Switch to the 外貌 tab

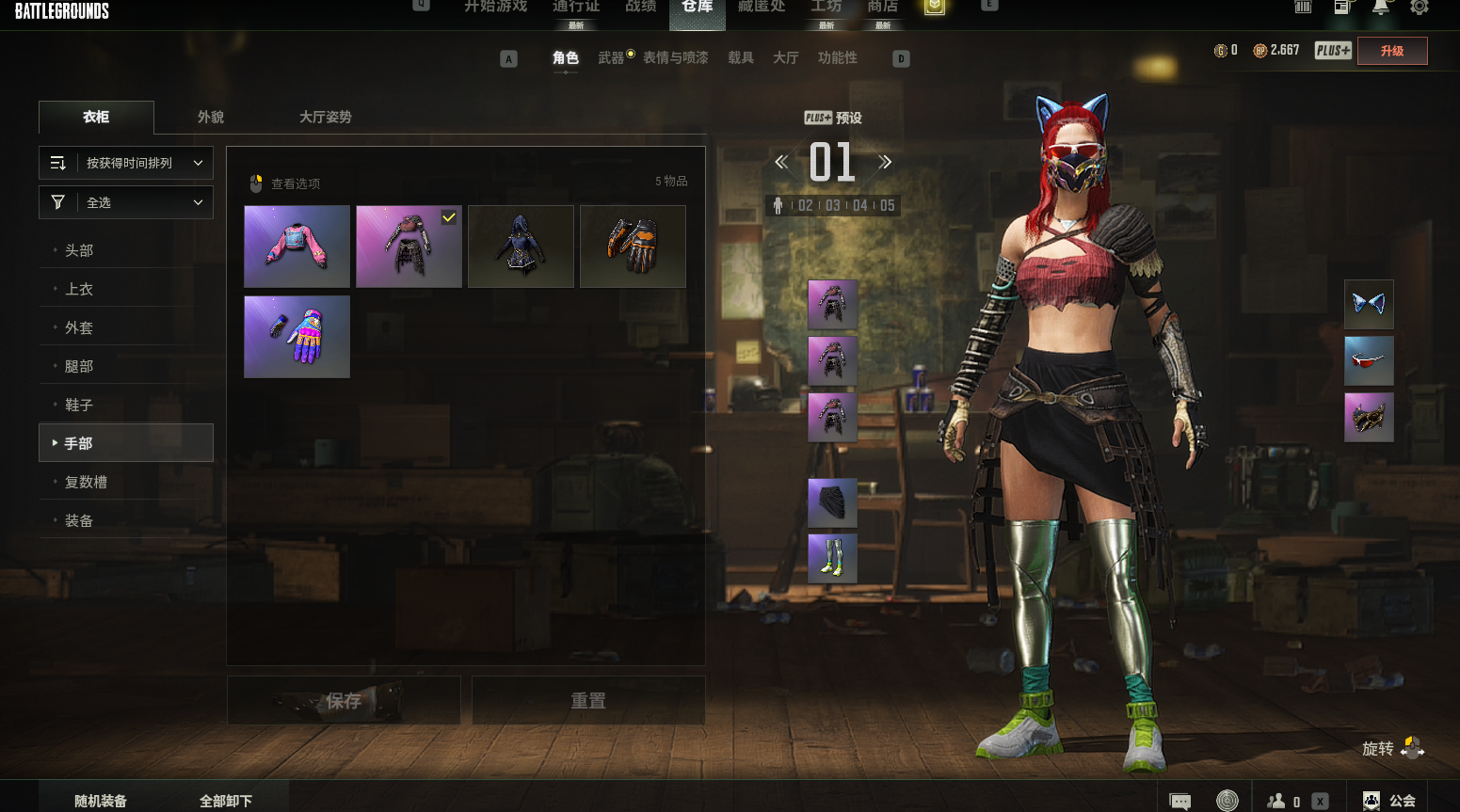[x=211, y=117]
